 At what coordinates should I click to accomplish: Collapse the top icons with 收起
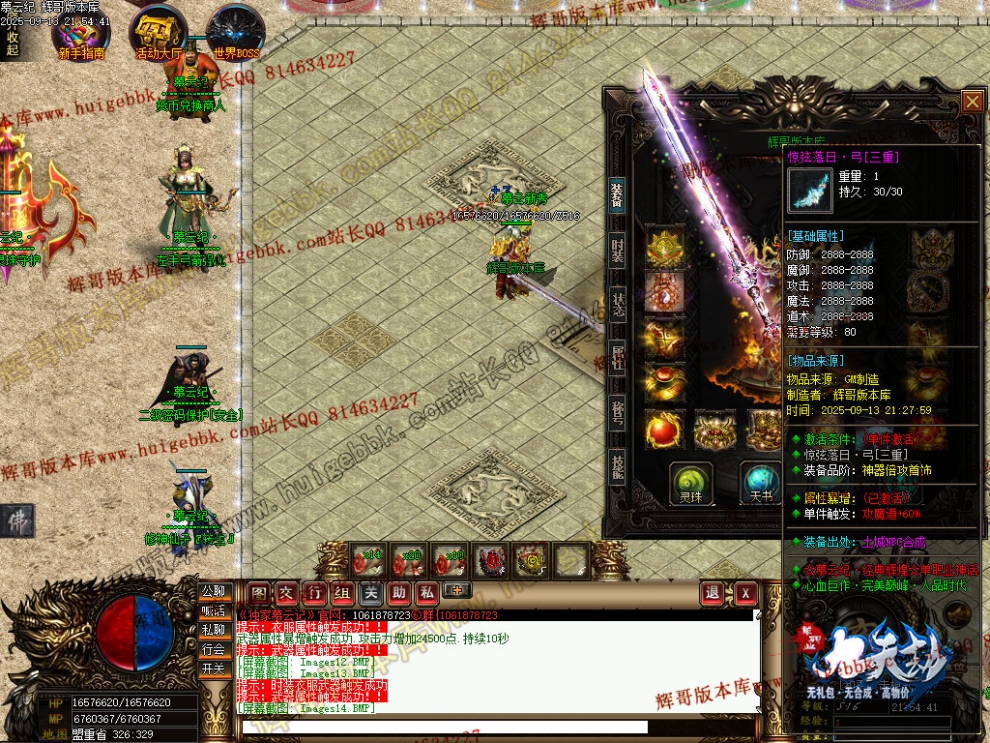tap(12, 43)
